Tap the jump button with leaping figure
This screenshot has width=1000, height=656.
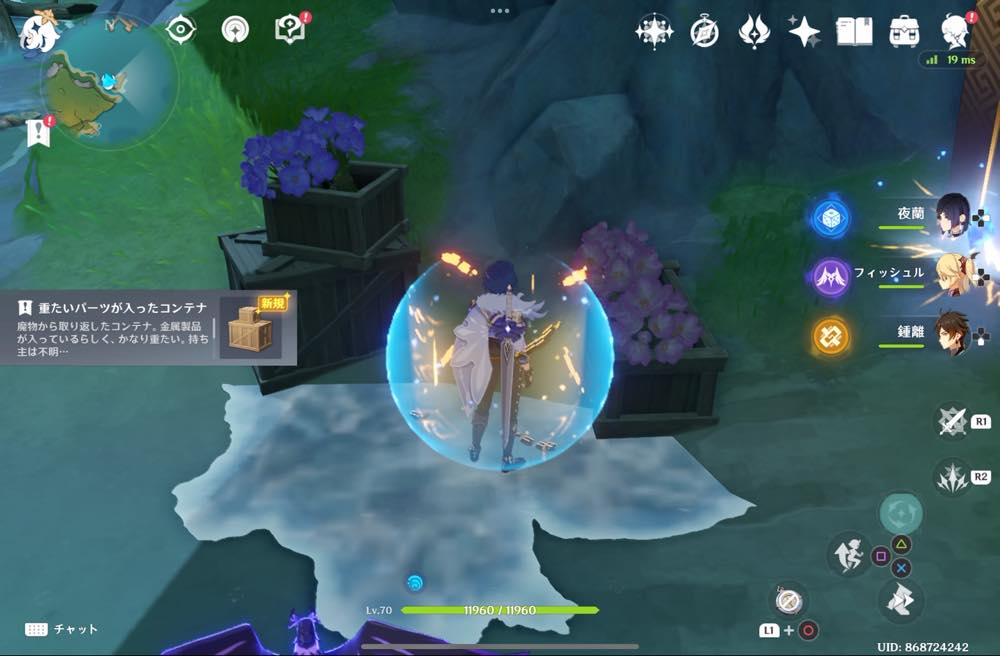(x=849, y=553)
